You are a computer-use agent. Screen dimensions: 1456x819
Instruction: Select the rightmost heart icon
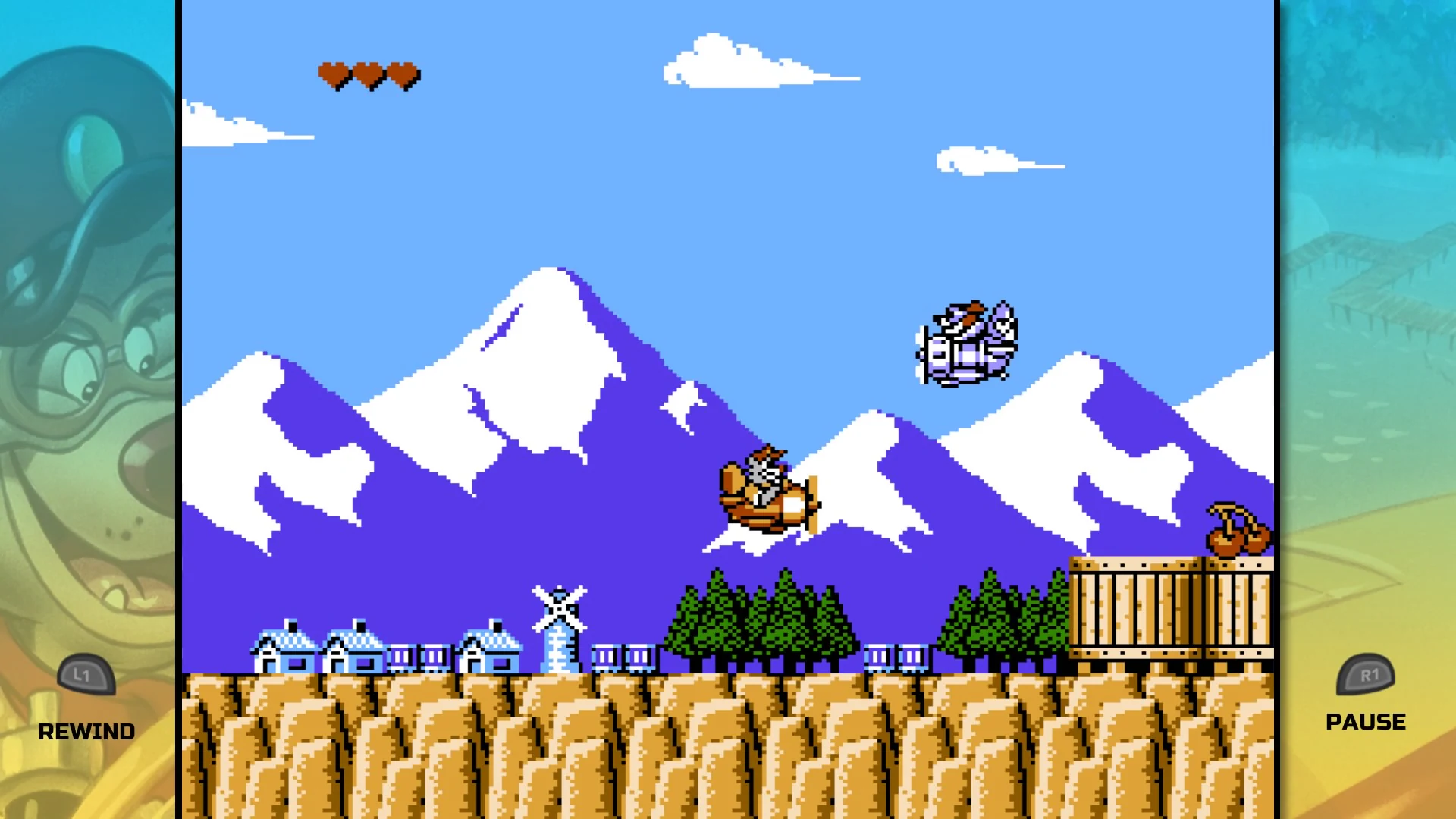coord(402,74)
